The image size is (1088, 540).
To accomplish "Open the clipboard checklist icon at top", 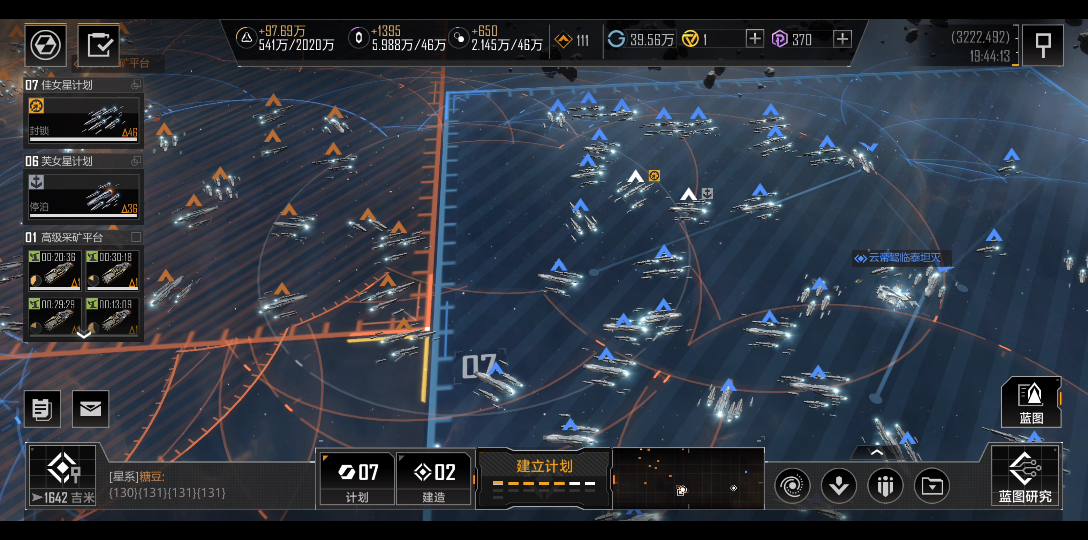I will (x=99, y=45).
